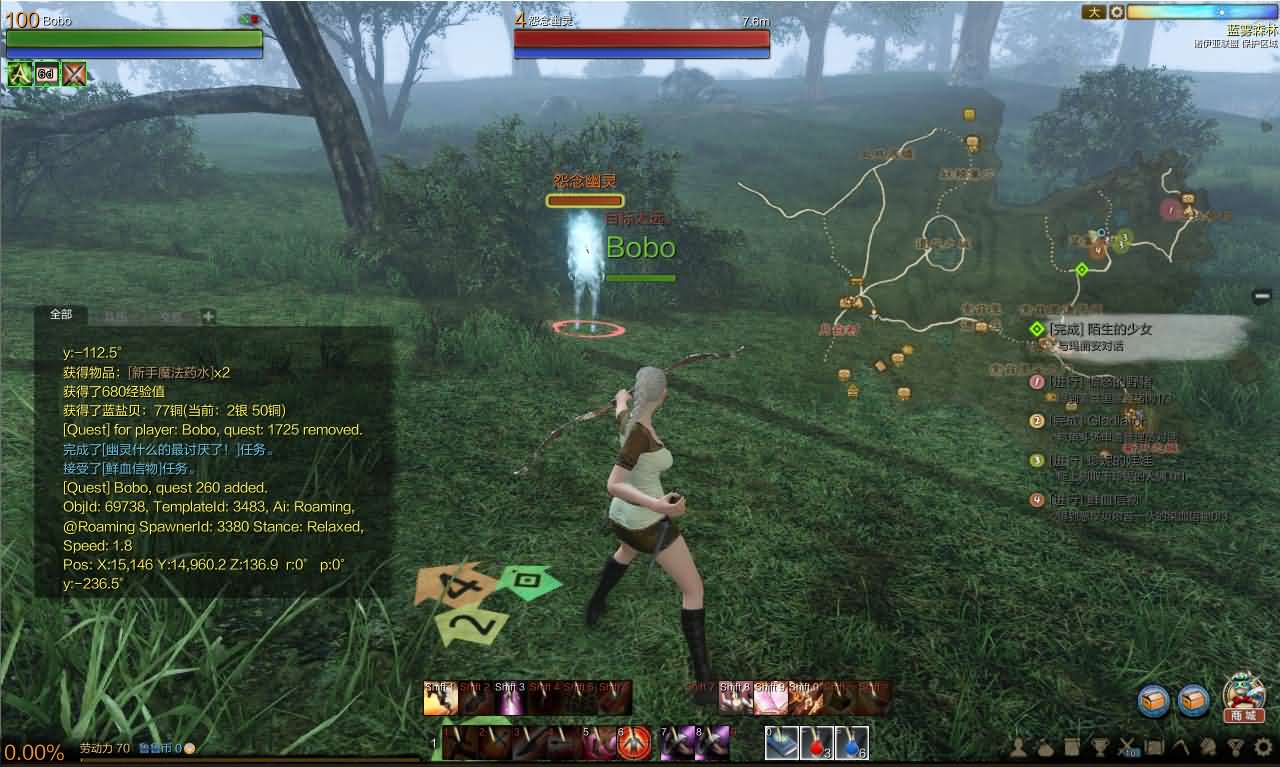The width and height of the screenshot is (1280, 767).
Task: Activate the Shift 1 skill icon
Action: click(440, 698)
